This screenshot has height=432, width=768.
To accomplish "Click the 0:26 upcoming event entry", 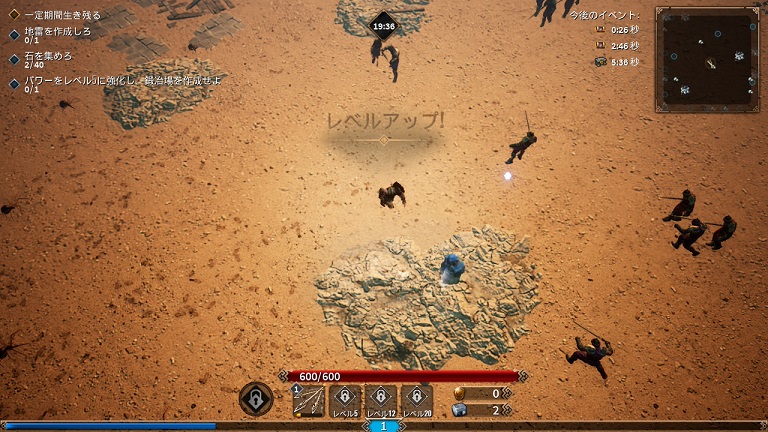I will coord(618,30).
